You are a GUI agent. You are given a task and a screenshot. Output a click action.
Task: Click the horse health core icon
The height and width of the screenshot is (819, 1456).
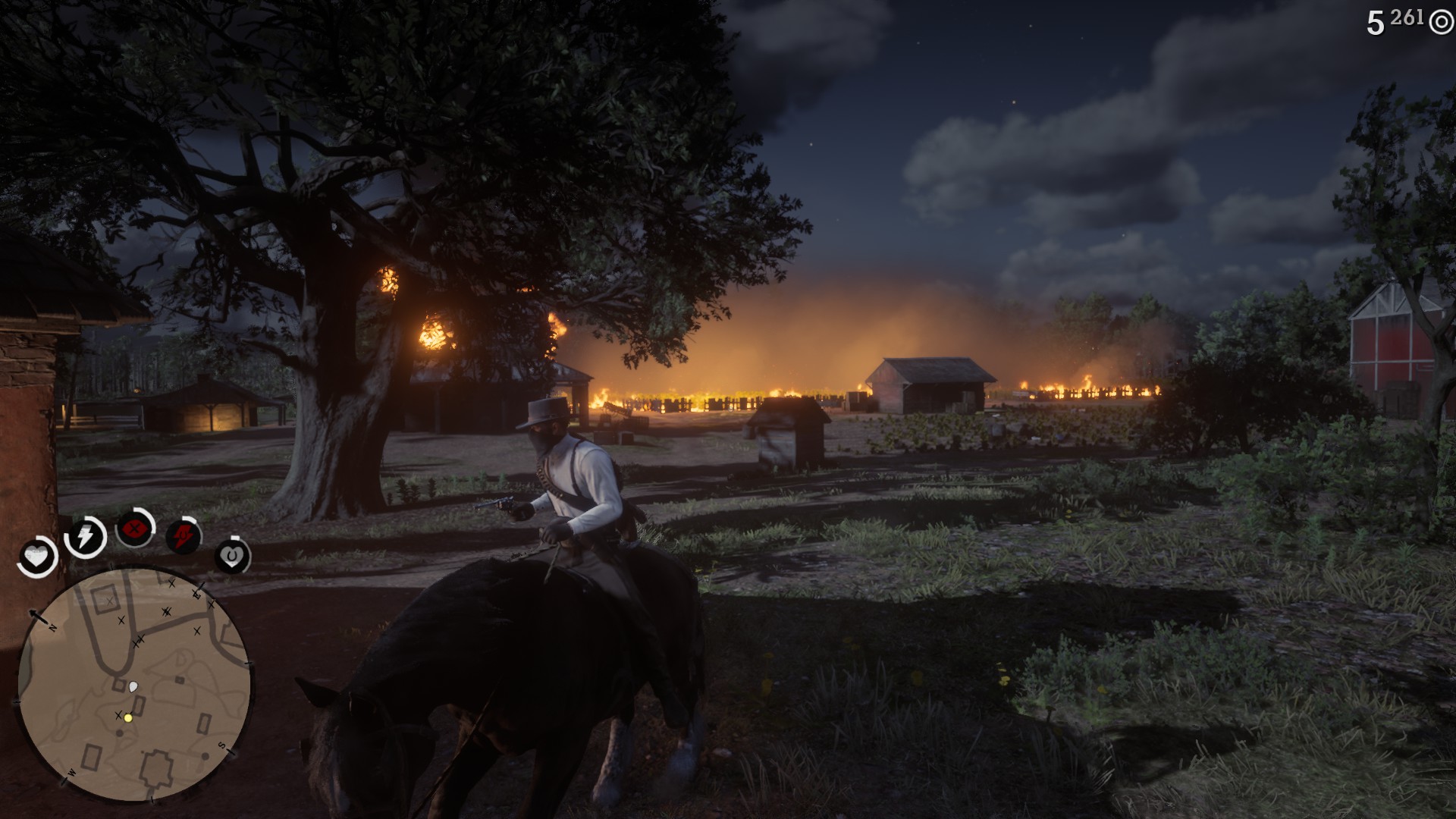point(233,557)
